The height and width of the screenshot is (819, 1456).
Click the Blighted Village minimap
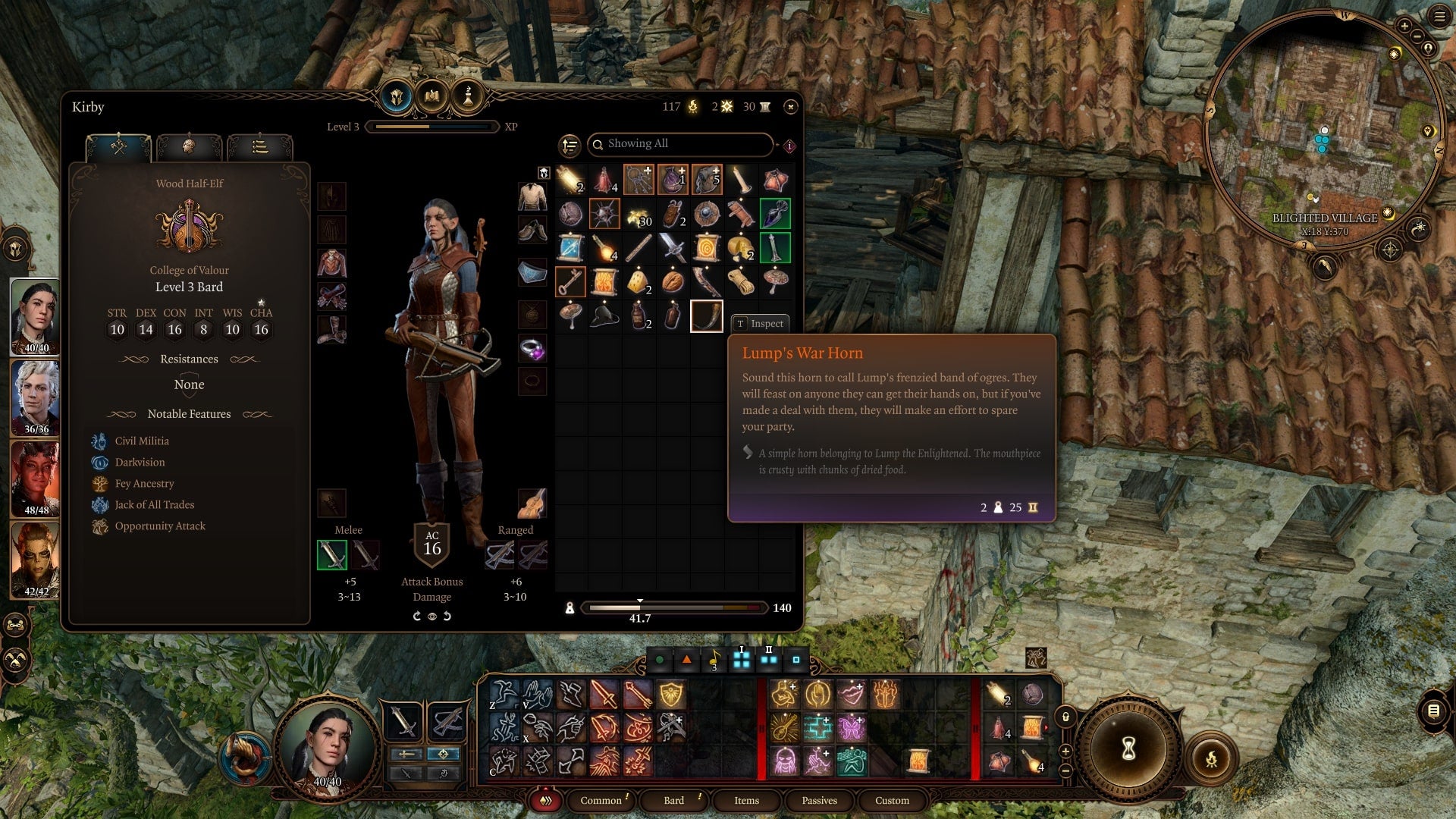[x=1323, y=129]
